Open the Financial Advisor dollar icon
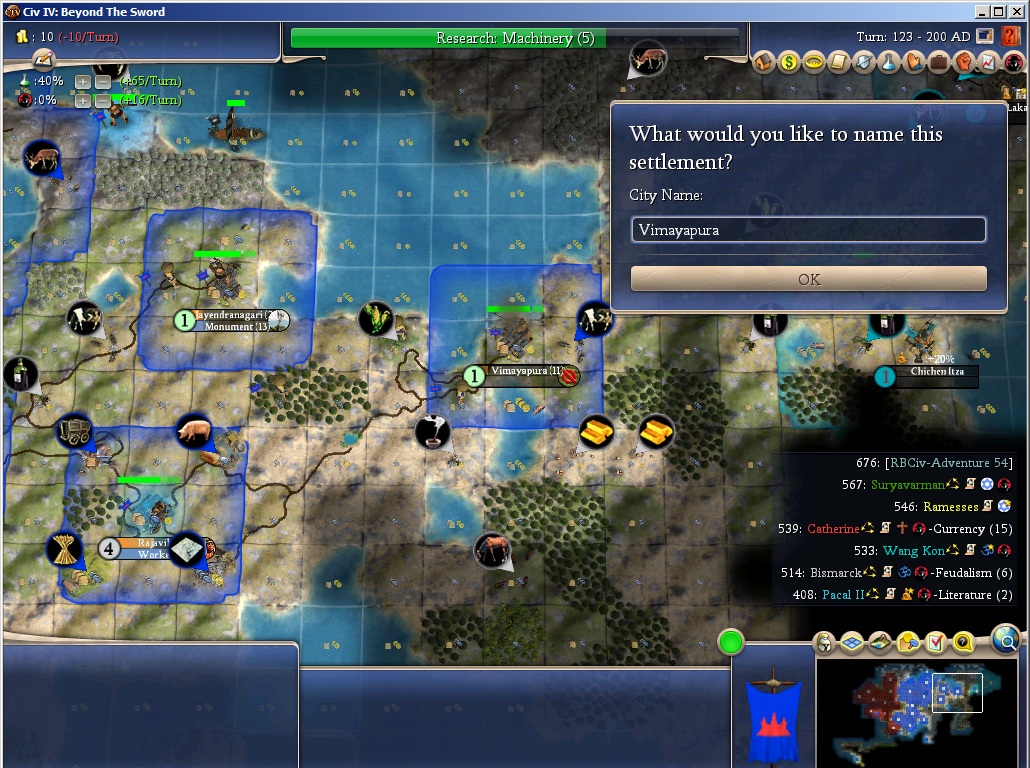 [x=789, y=62]
